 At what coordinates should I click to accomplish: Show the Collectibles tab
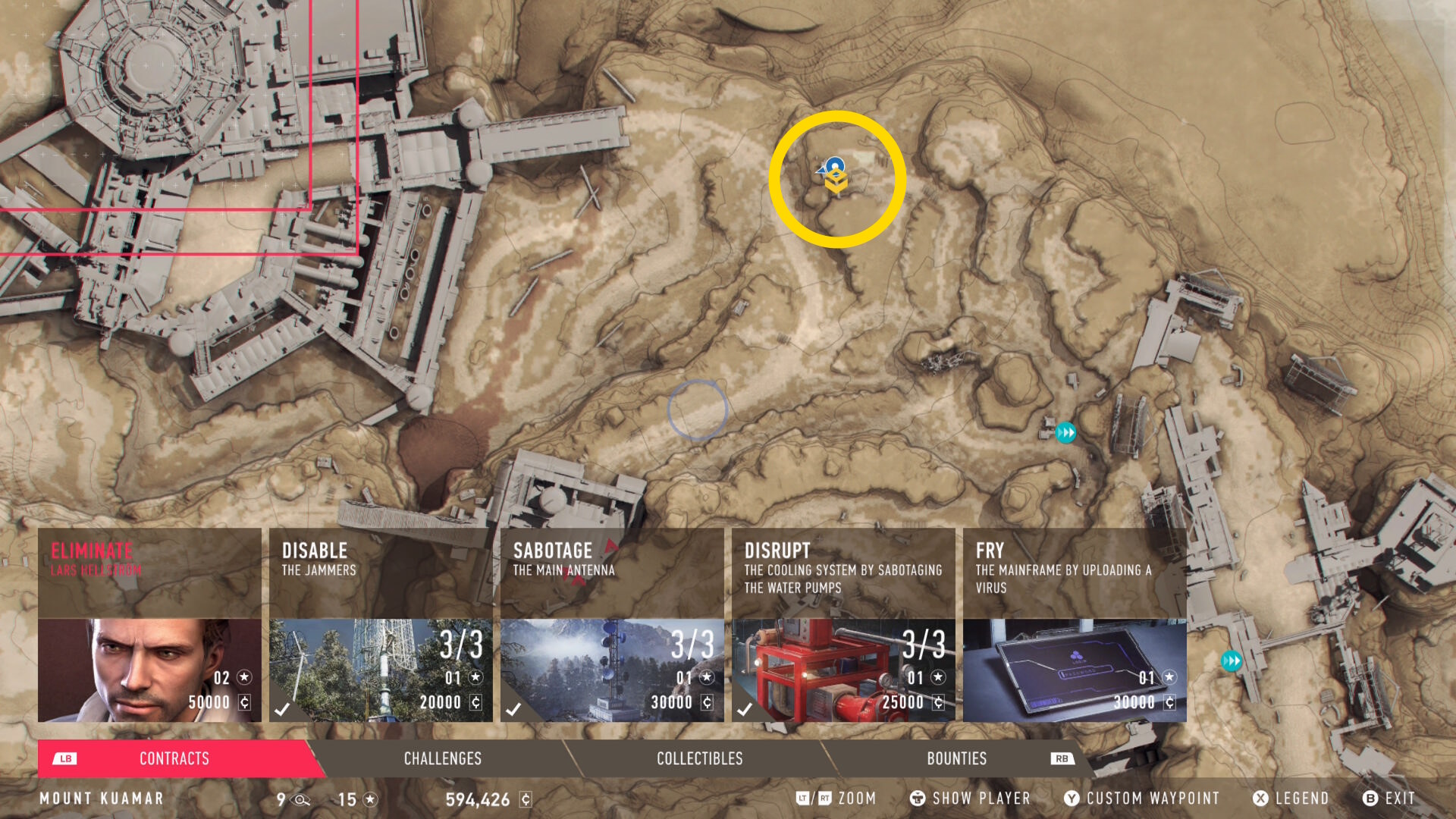click(x=699, y=758)
